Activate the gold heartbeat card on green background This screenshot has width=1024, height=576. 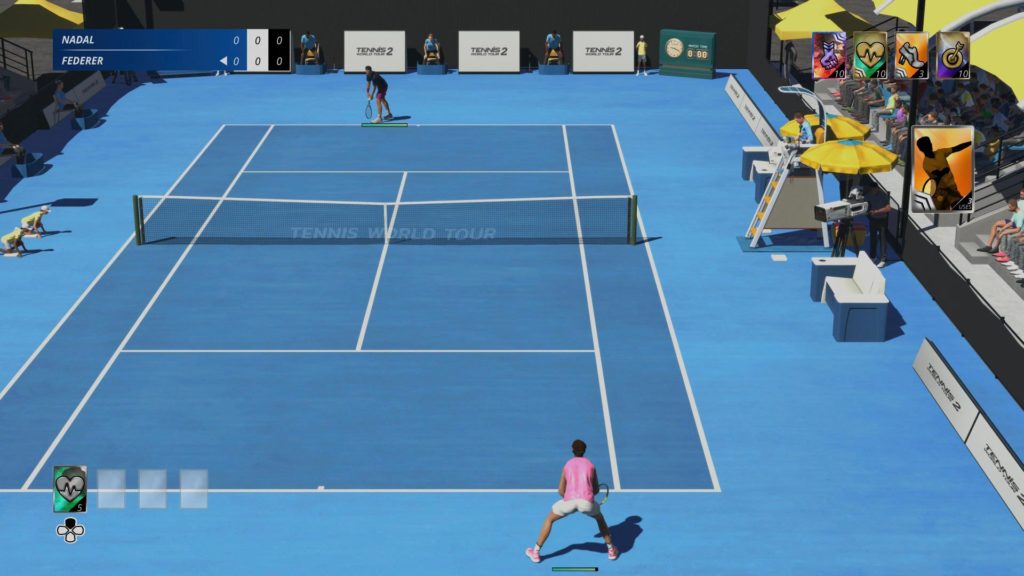tap(870, 55)
